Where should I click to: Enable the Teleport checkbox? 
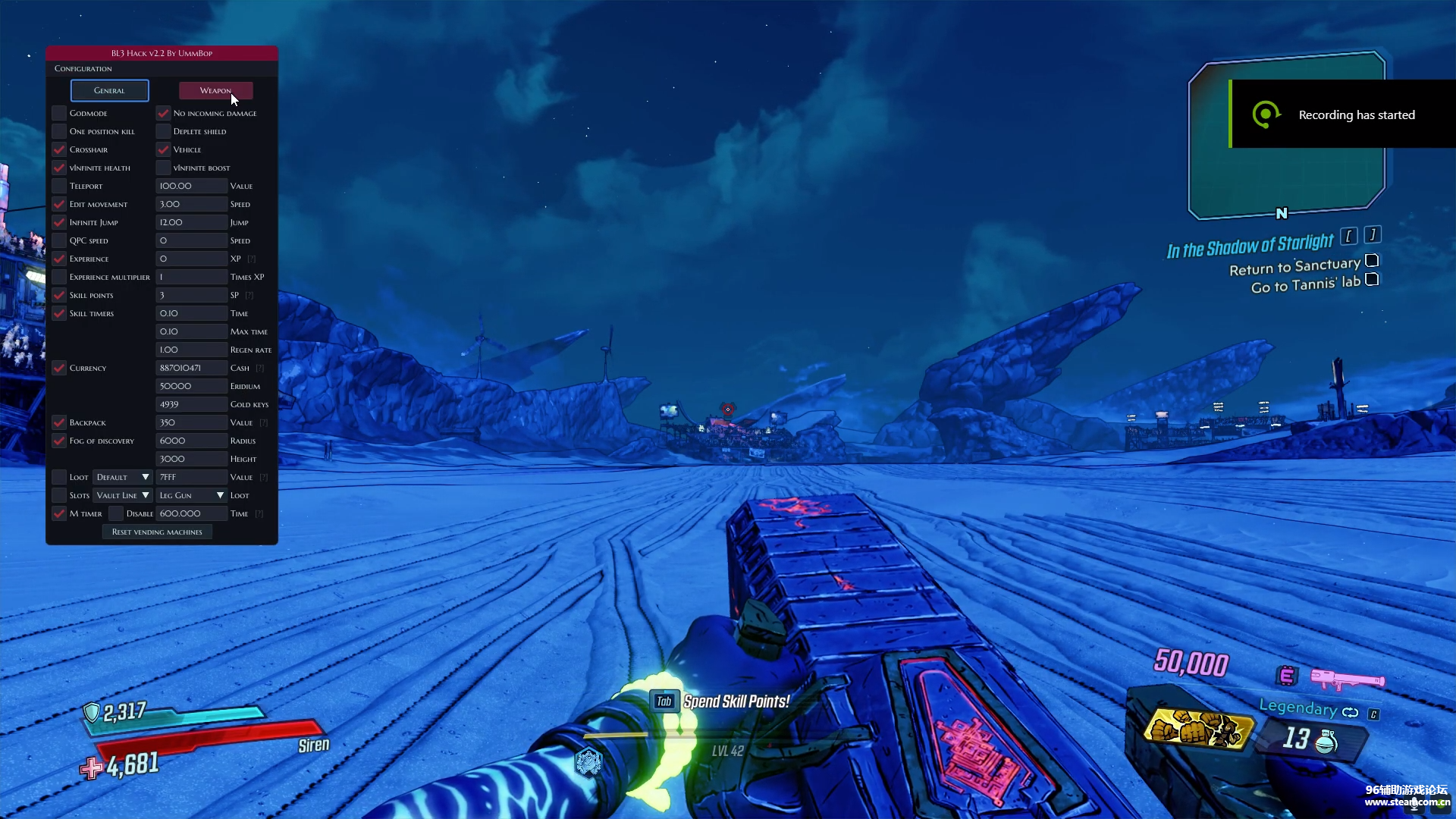[x=59, y=186]
